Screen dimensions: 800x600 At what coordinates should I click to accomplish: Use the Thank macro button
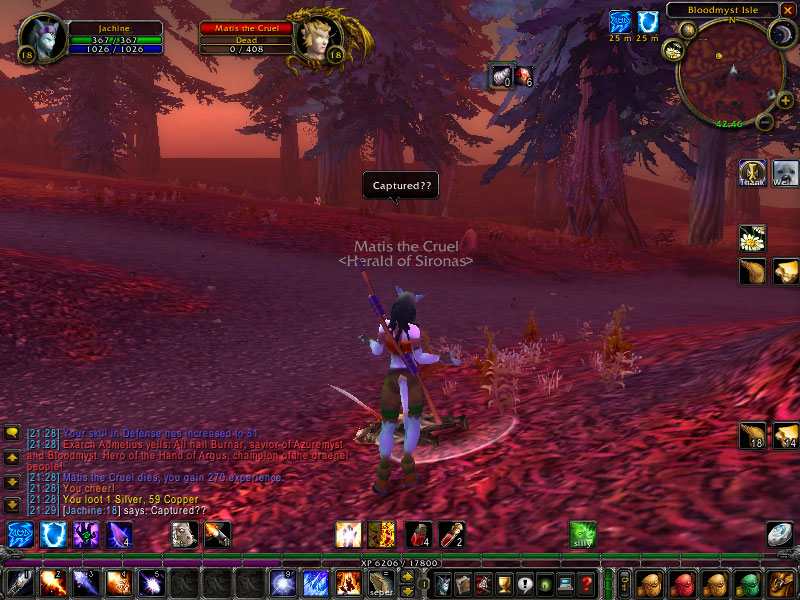coord(752,173)
